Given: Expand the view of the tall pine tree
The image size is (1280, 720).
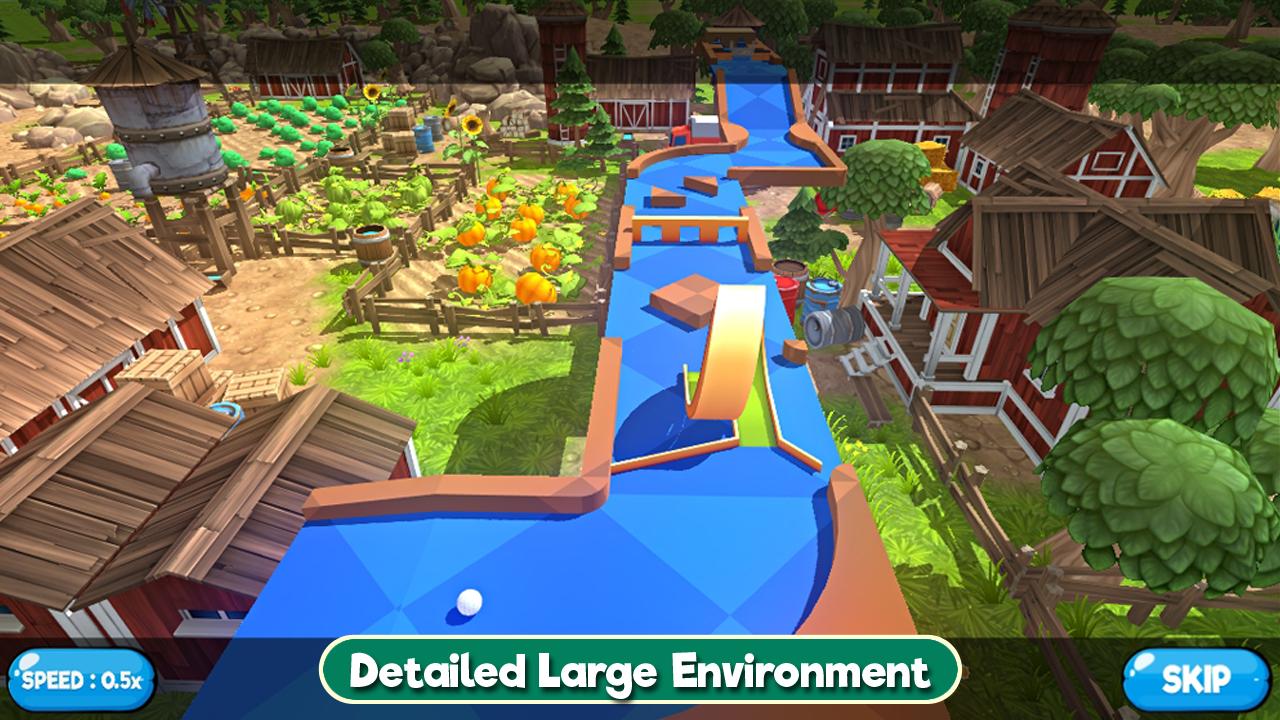Looking at the screenshot, I should click(x=575, y=110).
